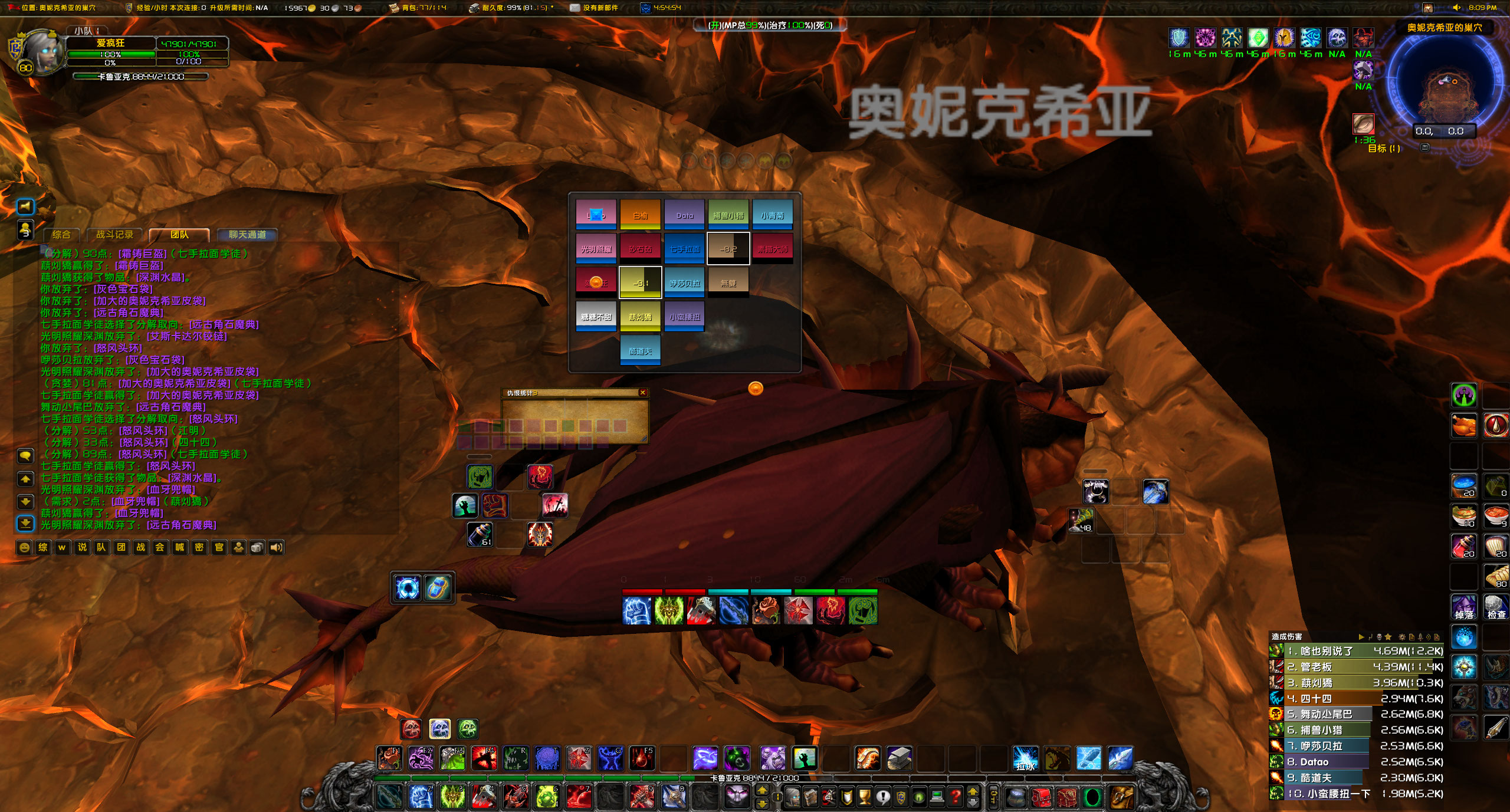Open the backpack icon labeled 背包 in top bar
This screenshot has height=812, width=1510.
coord(392,8)
